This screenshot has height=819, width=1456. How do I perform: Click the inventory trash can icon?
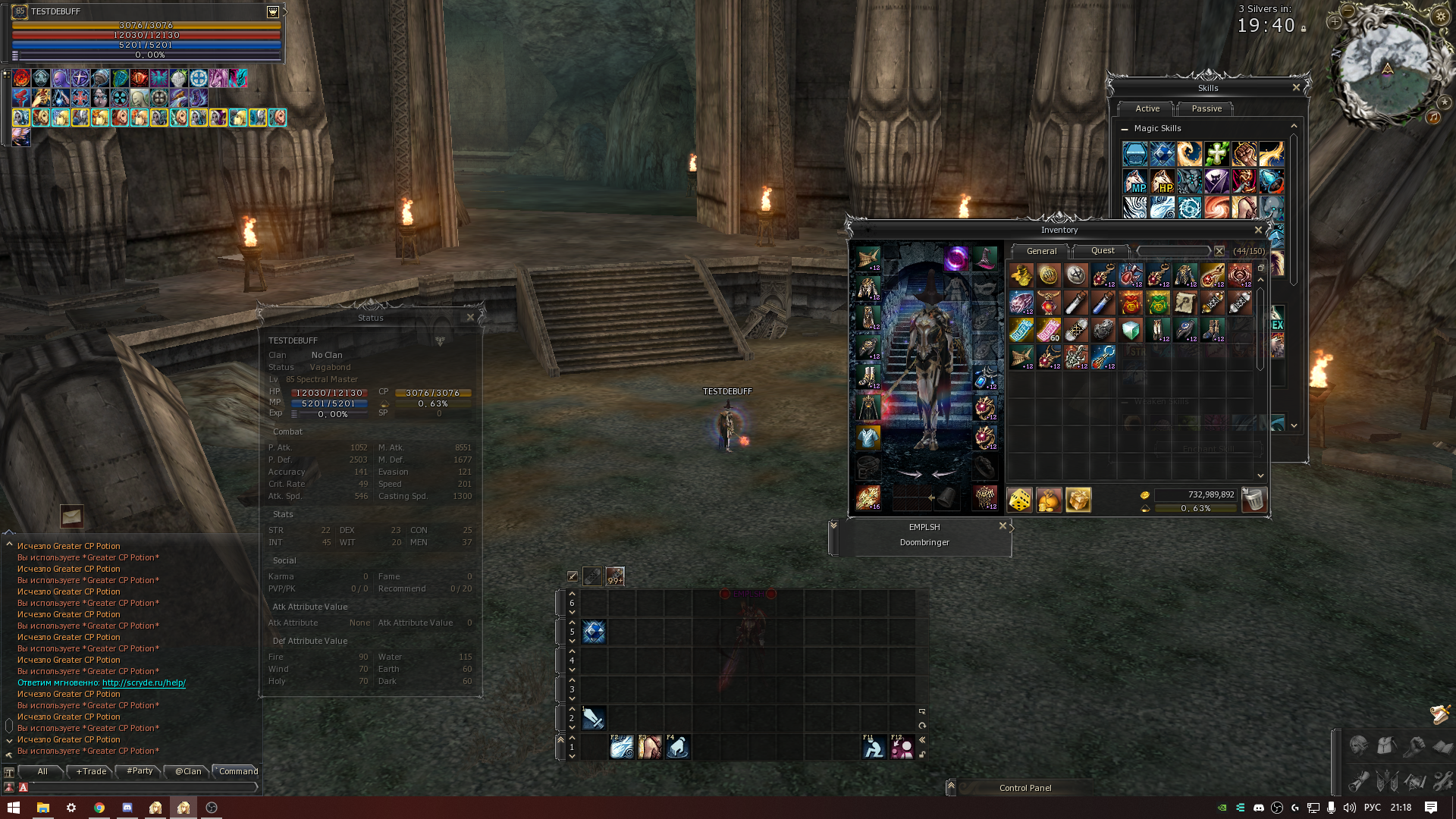pyautogui.click(x=1254, y=500)
